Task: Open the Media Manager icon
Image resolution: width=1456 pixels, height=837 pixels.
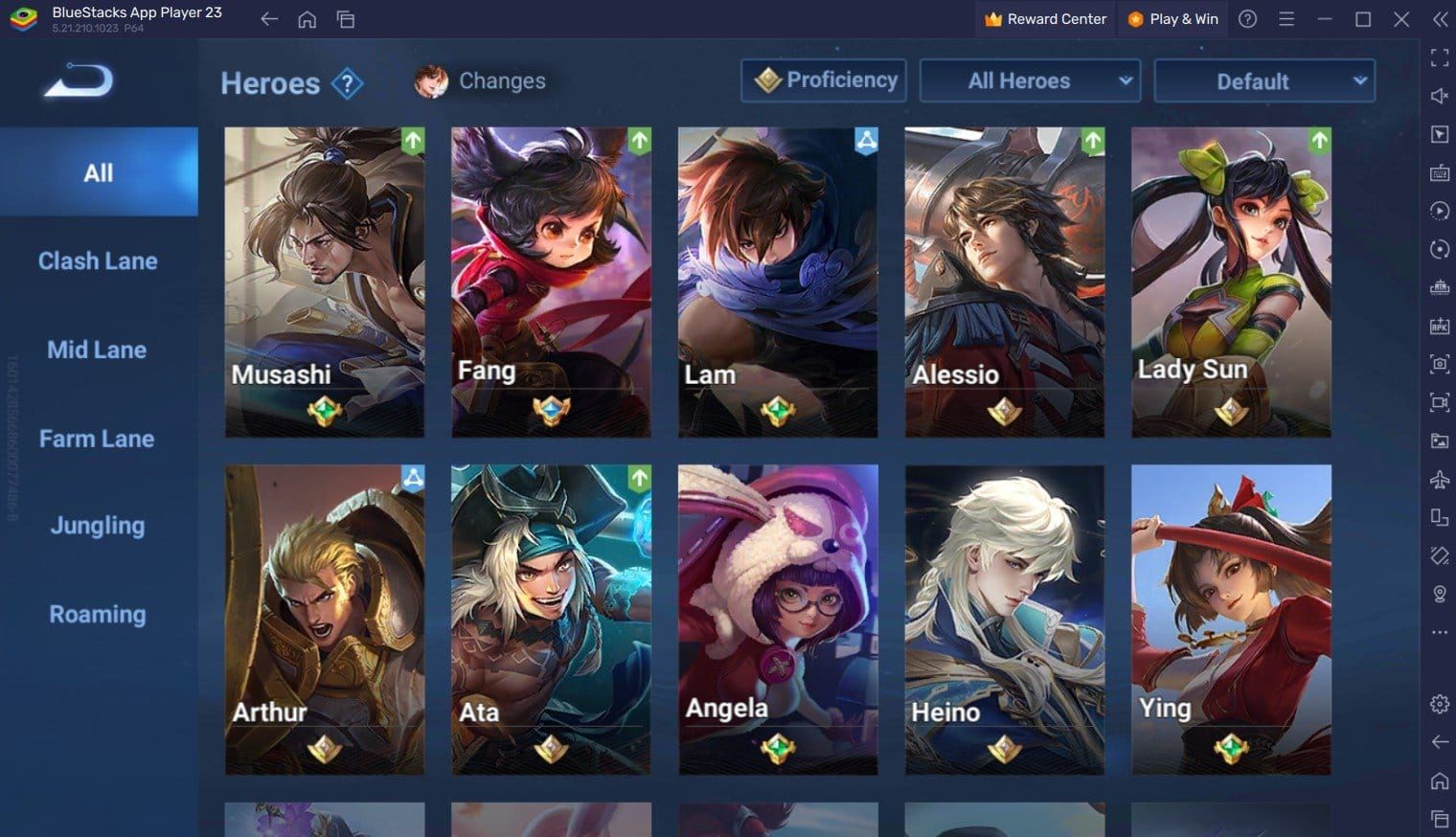Action: (x=1439, y=441)
